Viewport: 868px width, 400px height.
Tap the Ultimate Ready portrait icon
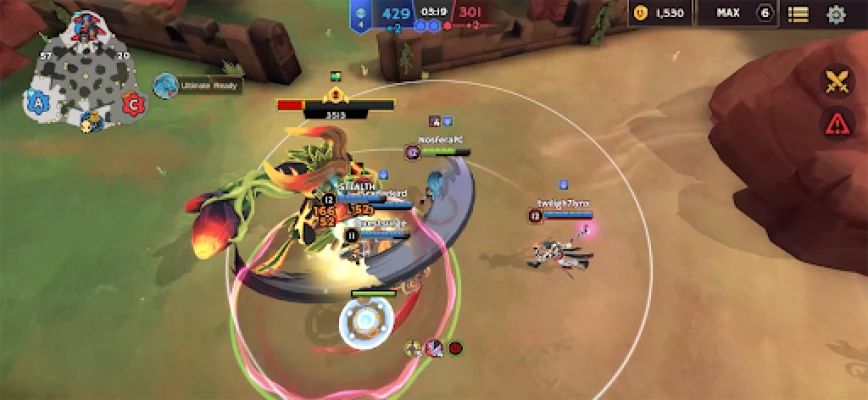(165, 86)
